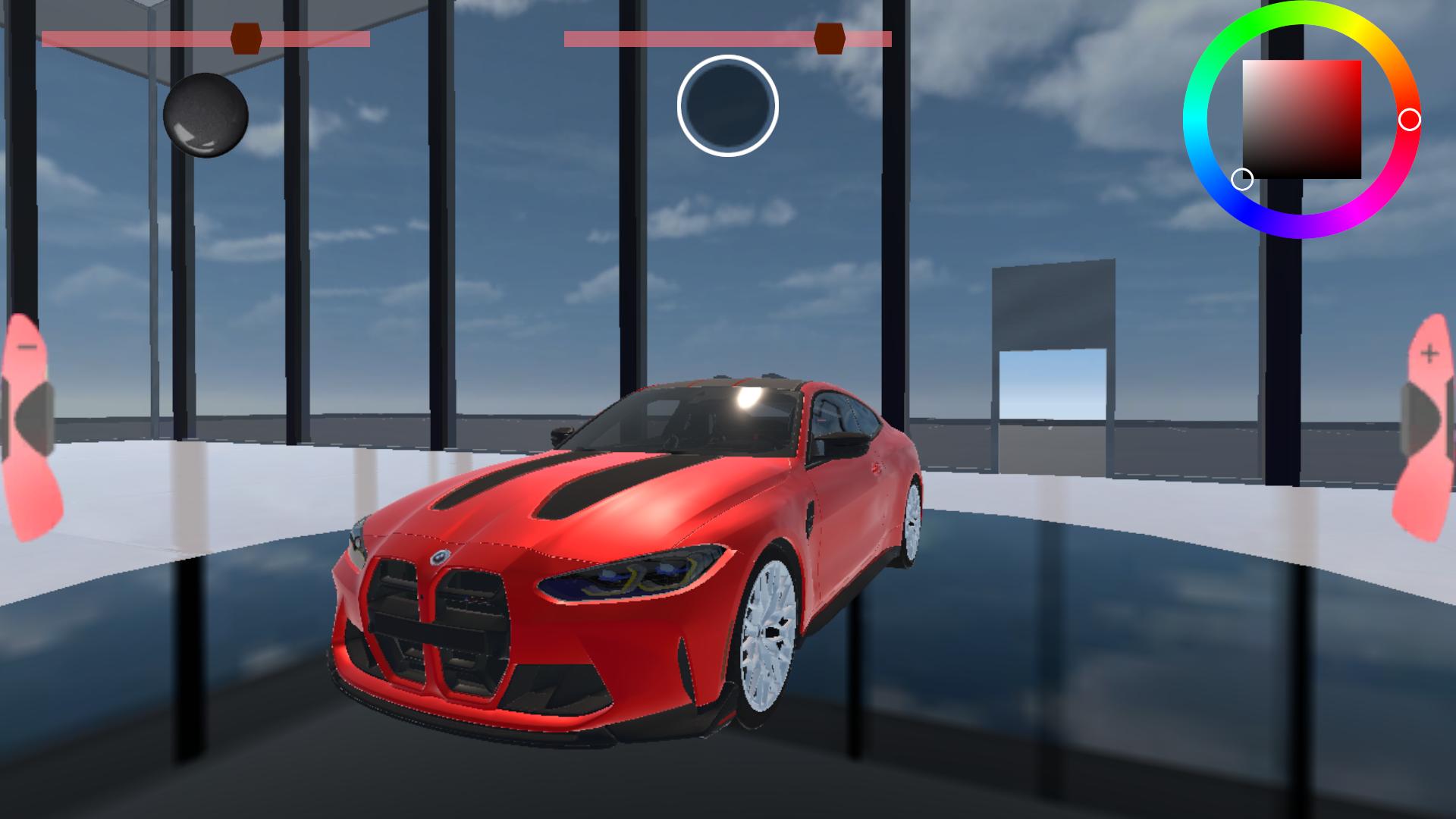
Task: Open the round color preview circle
Action: (727, 106)
